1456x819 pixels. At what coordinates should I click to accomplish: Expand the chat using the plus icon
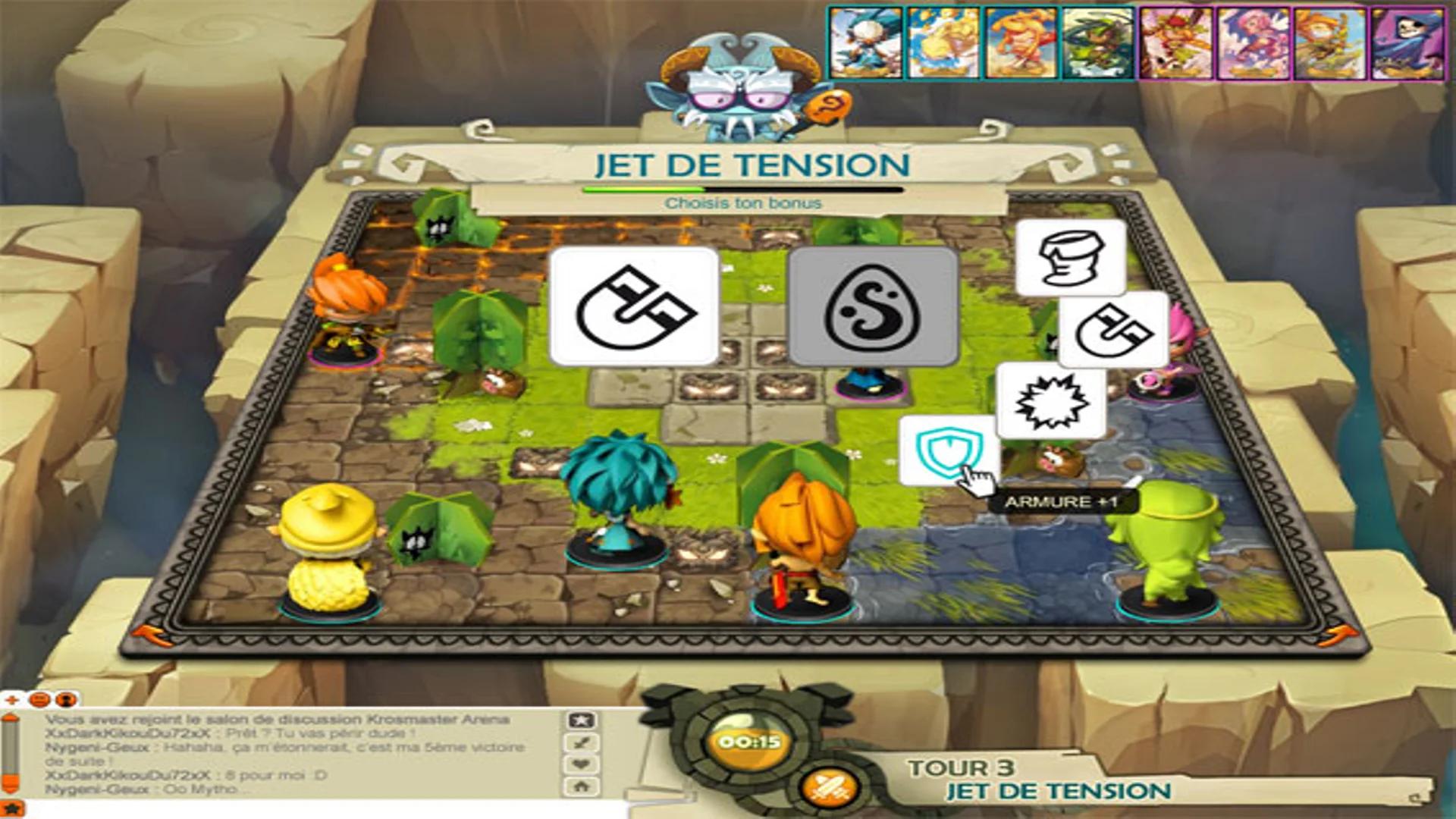coord(11,700)
